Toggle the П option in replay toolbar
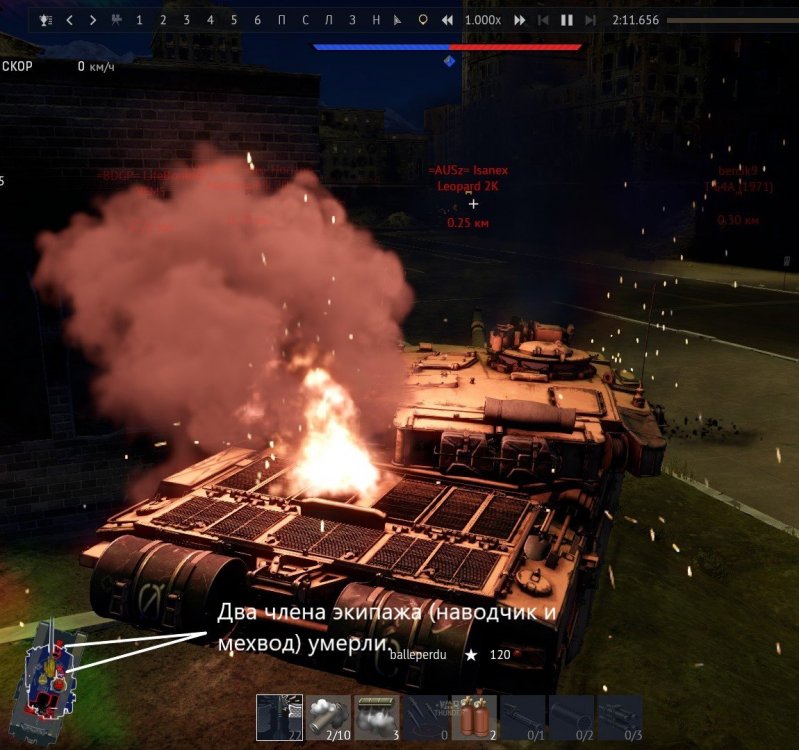799x750 pixels. (281, 19)
